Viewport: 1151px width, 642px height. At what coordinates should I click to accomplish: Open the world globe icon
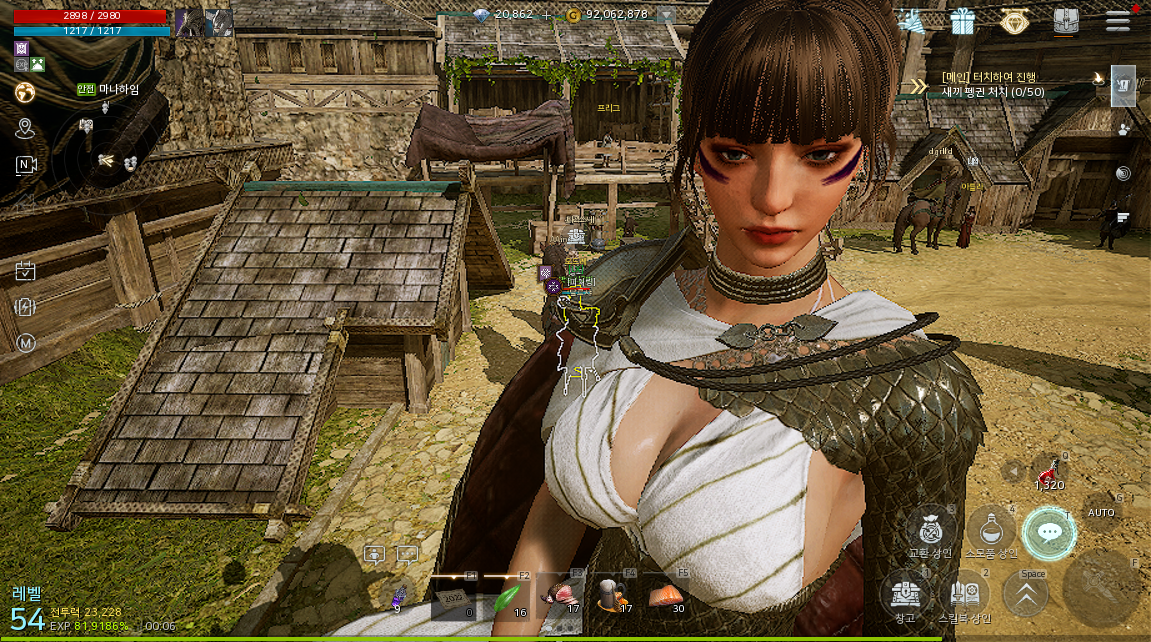coord(25,93)
